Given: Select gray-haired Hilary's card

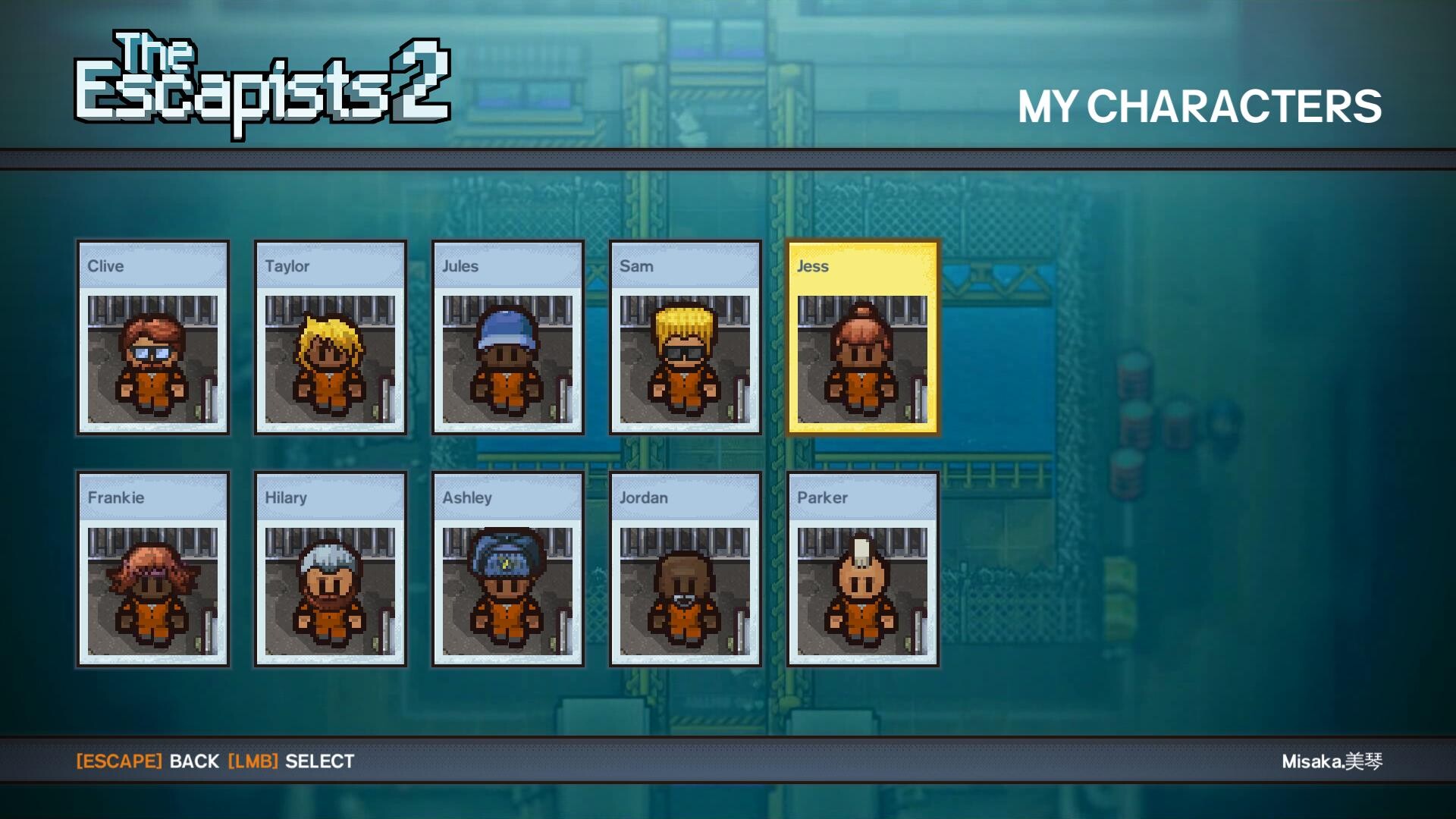Looking at the screenshot, I should pos(330,570).
